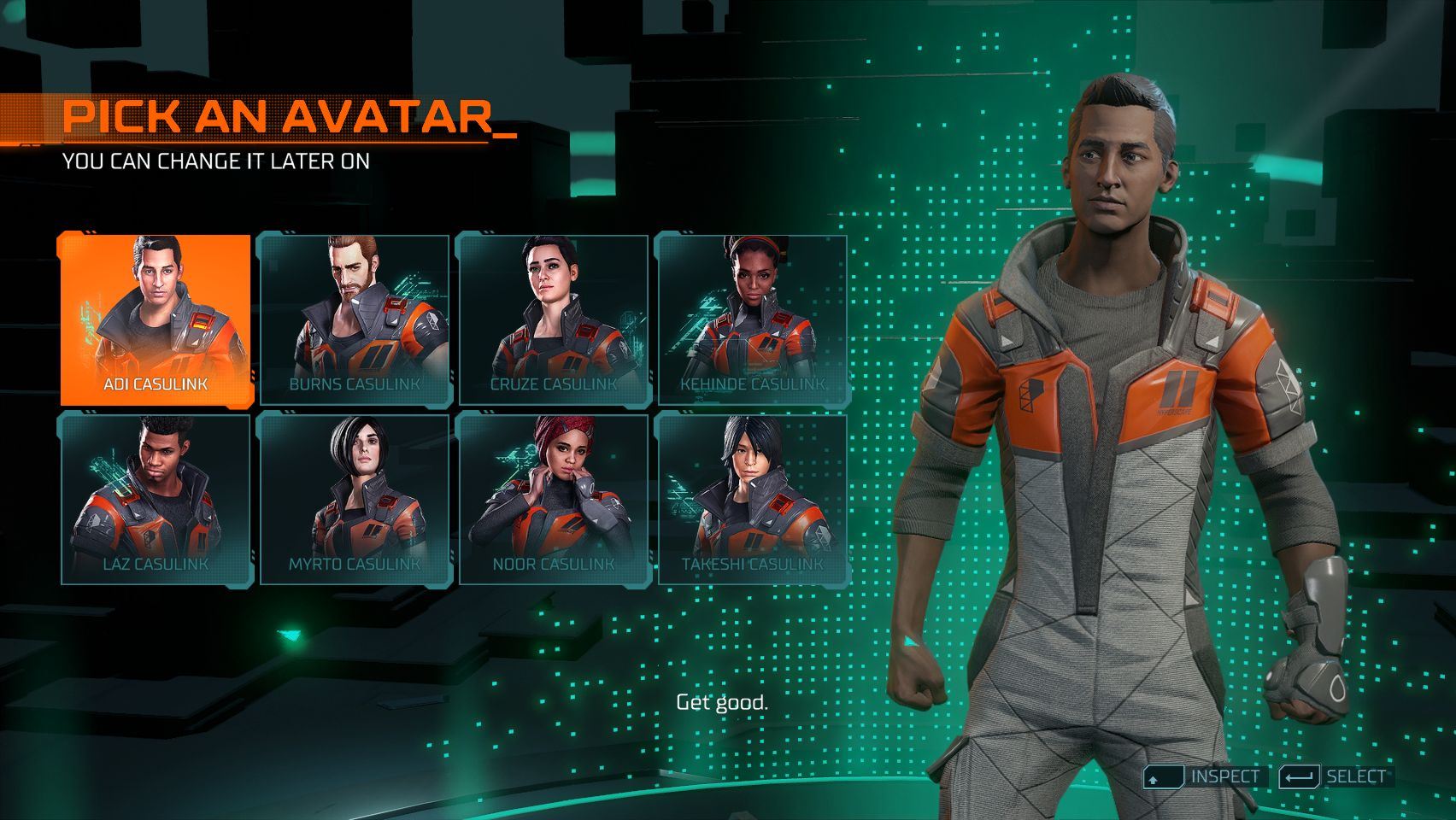Choose the Burns Casulink avatar tile

point(355,319)
